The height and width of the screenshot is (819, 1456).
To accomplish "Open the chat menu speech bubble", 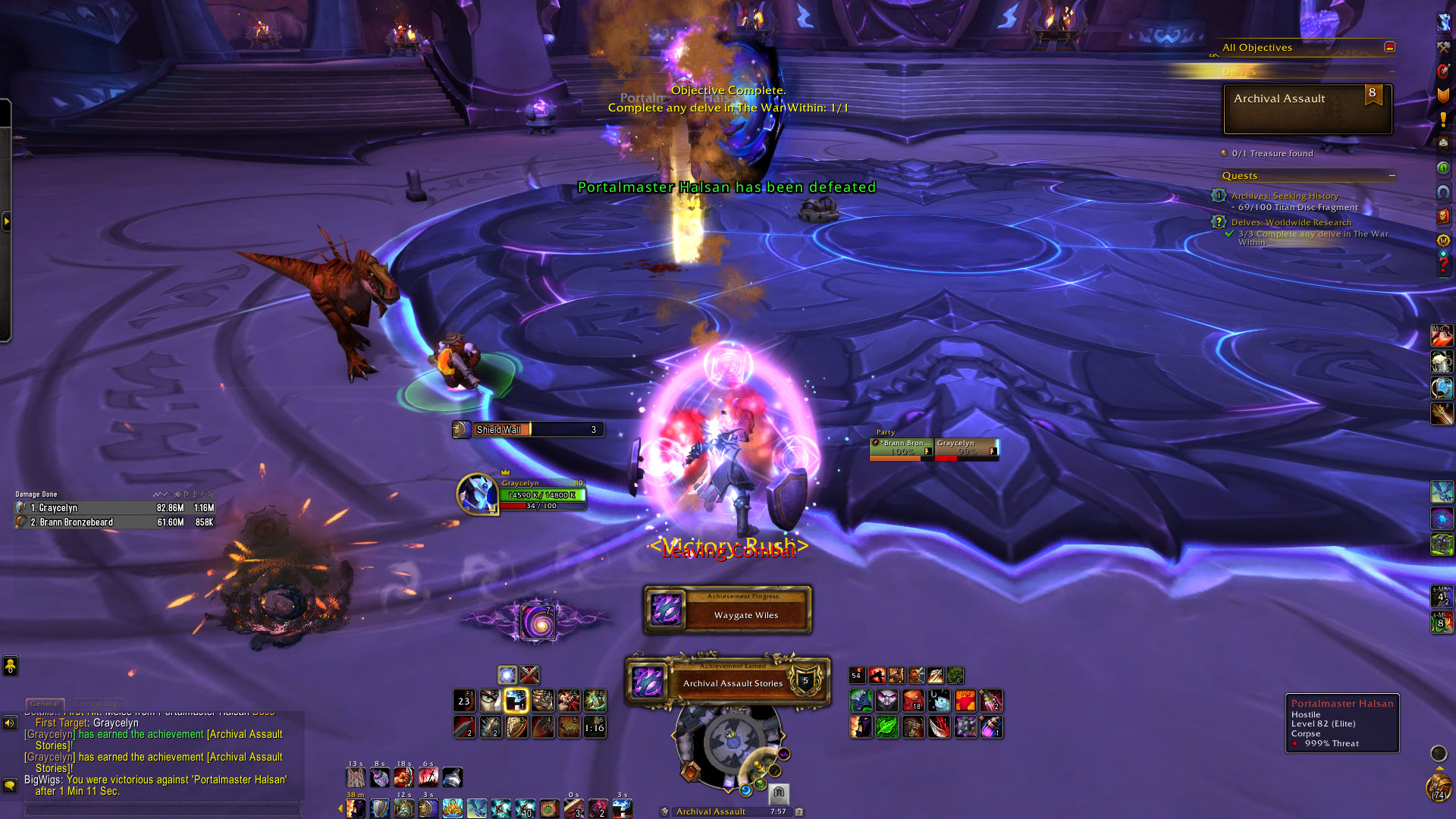I will (x=10, y=785).
